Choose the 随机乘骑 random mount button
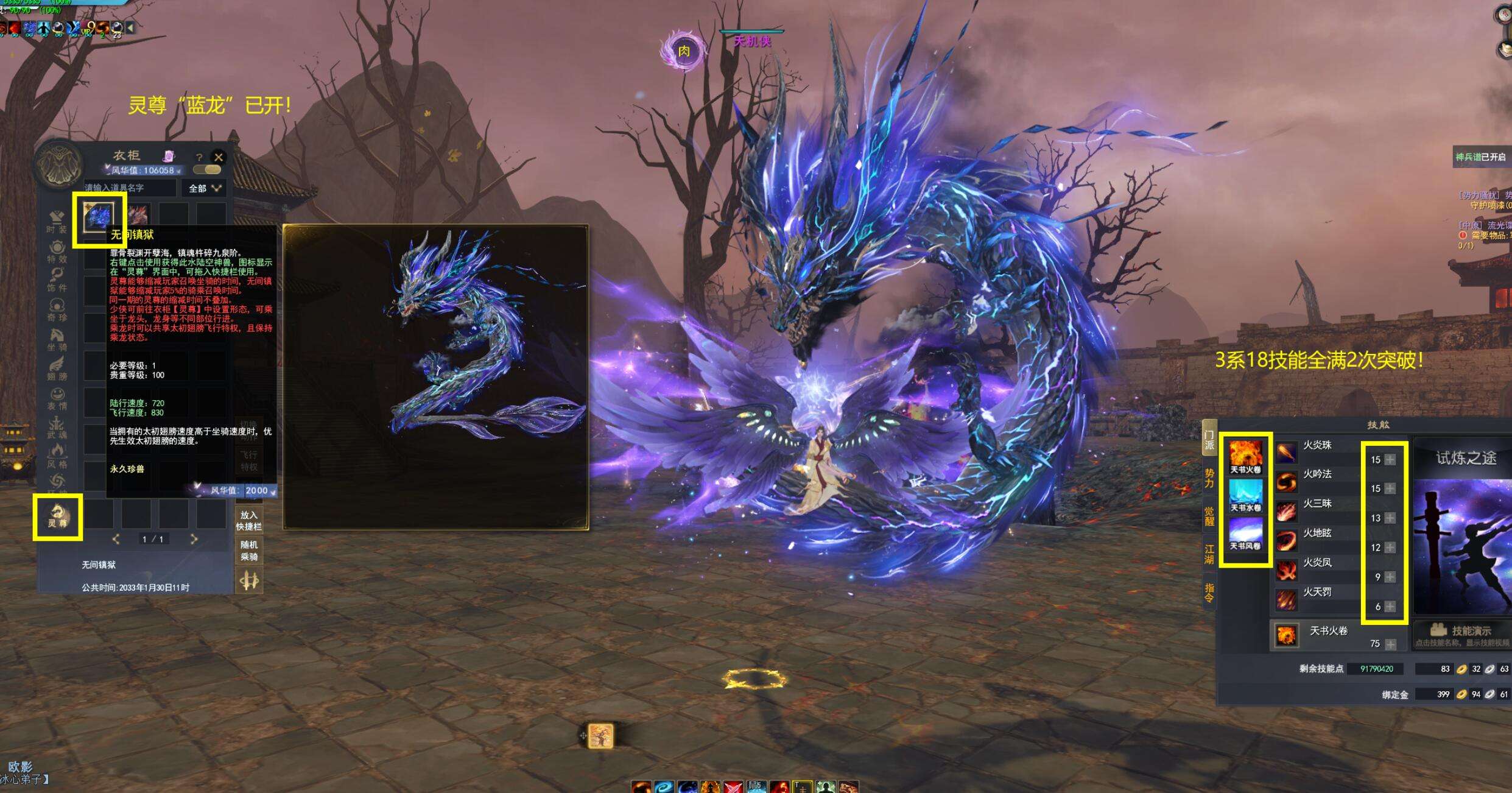 pos(249,550)
